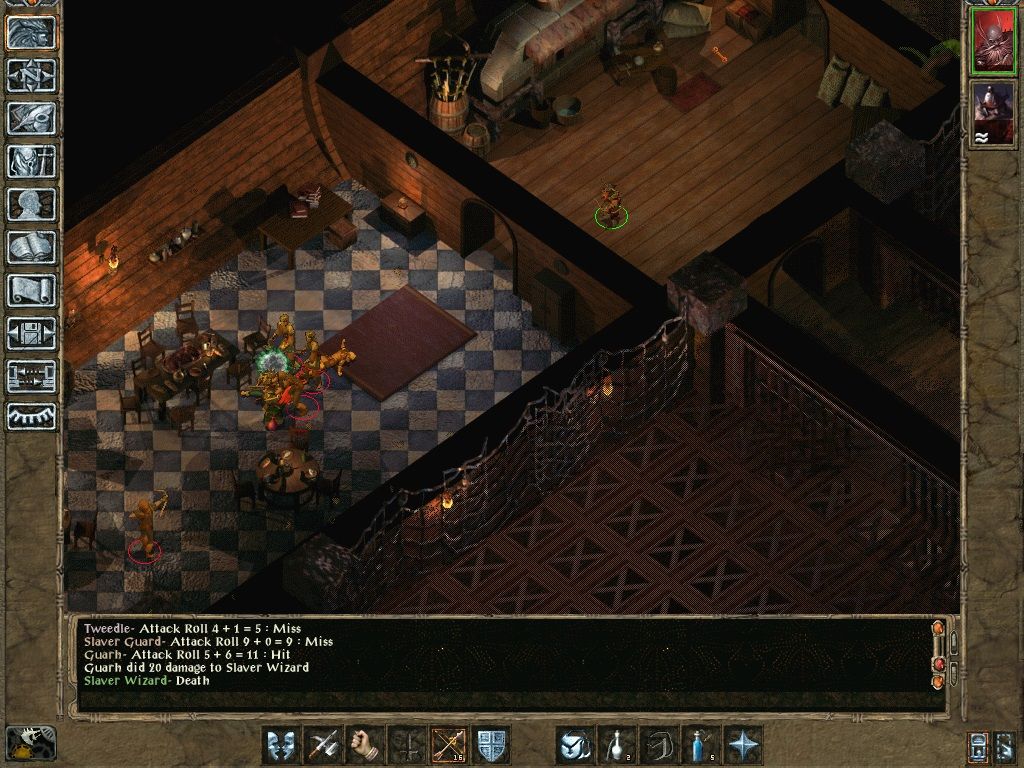Open the multiplayer arrows button
The width and height of the screenshot is (1024, 768).
click(x=31, y=376)
